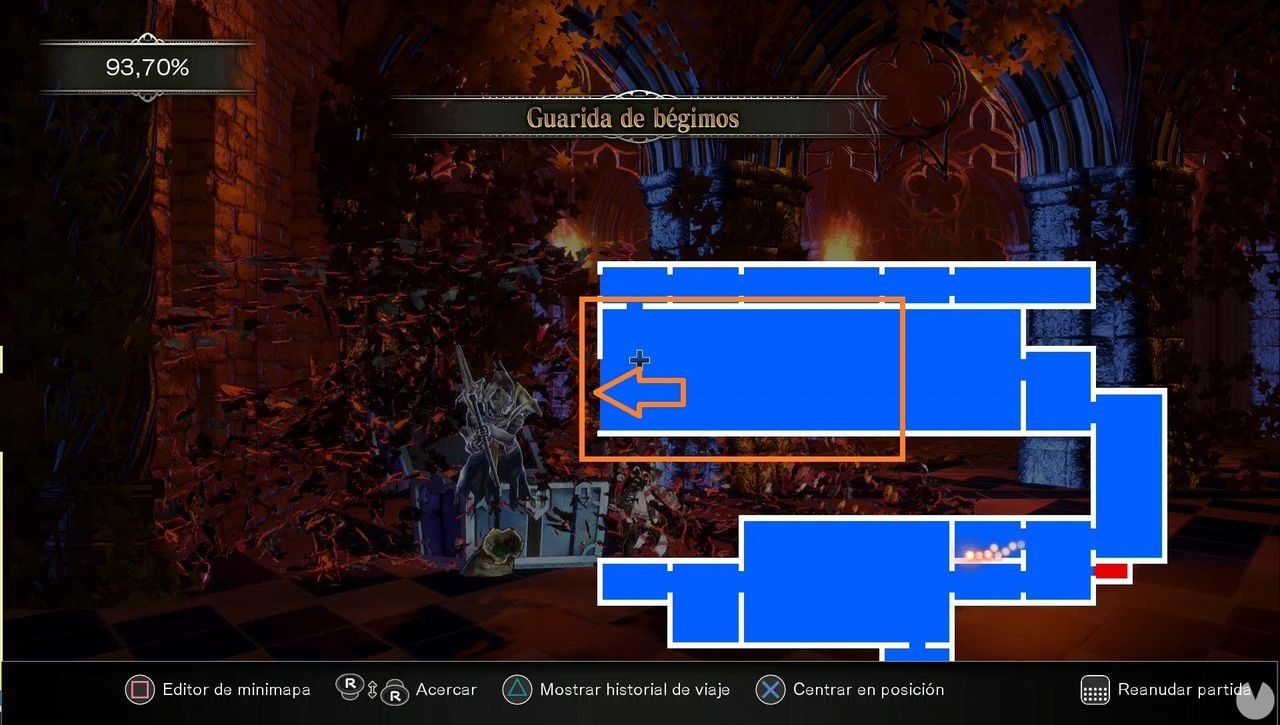This screenshot has height=725, width=1280.
Task: Click Centrar en posición
Action: pos(868,690)
